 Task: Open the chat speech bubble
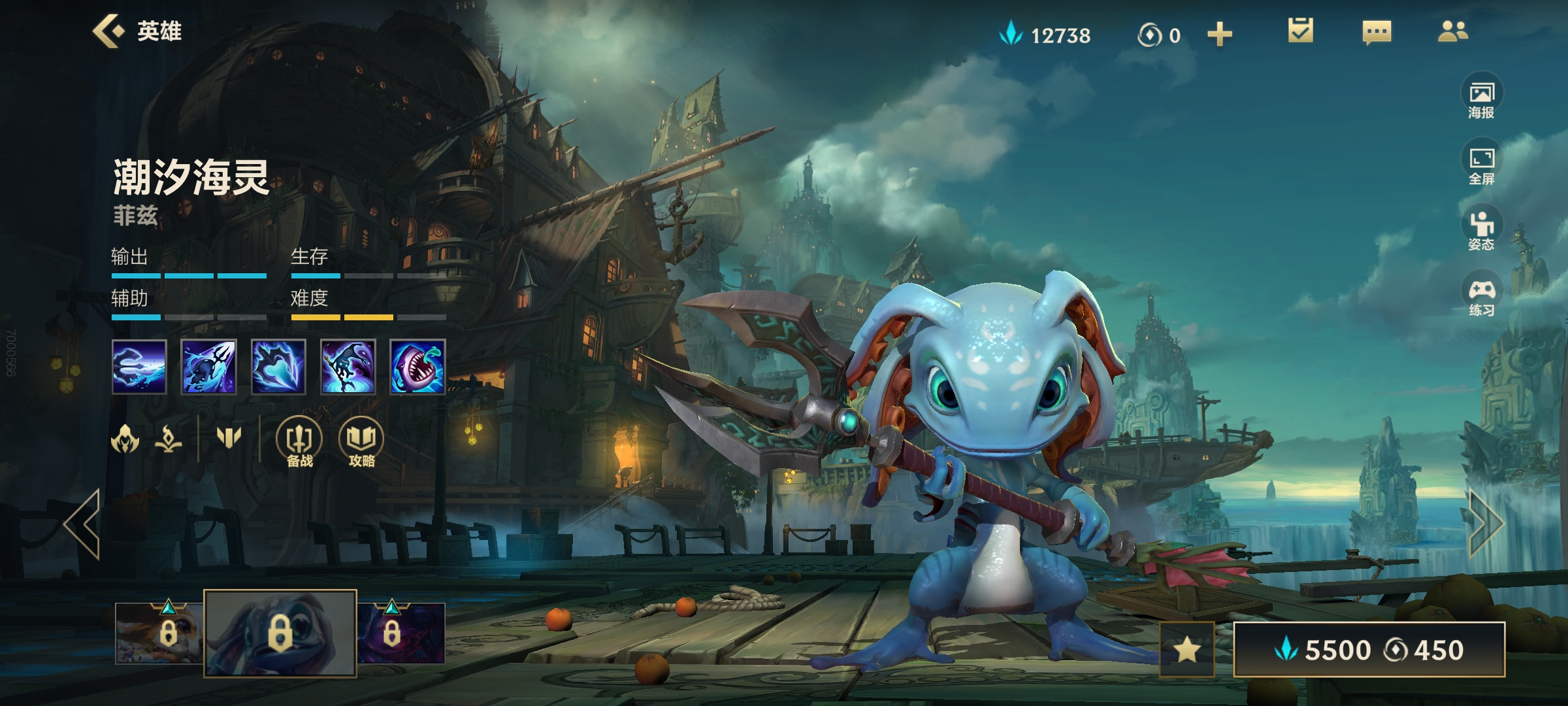pyautogui.click(x=1377, y=31)
